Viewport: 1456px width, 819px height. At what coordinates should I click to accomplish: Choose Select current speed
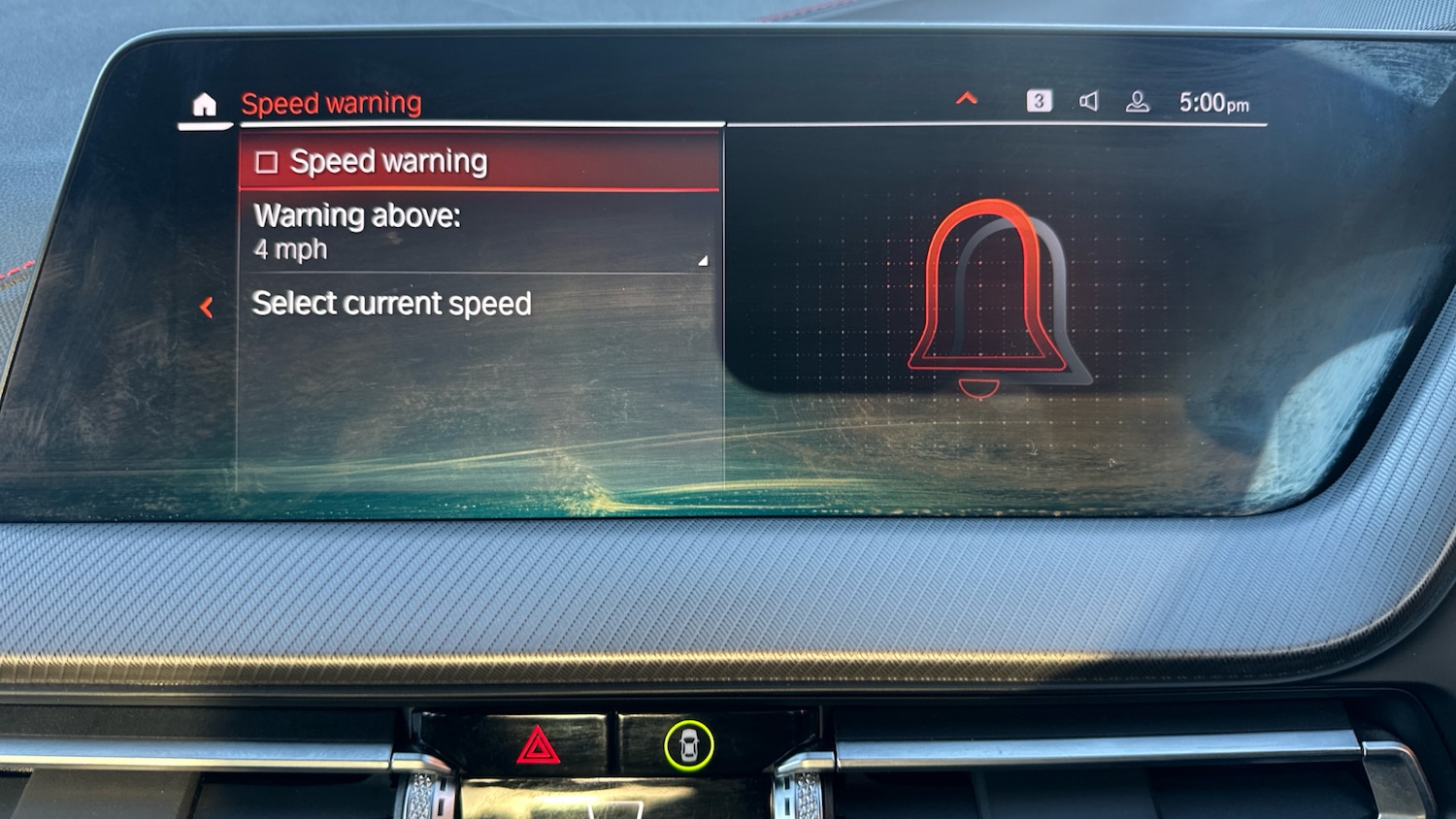pos(392,304)
